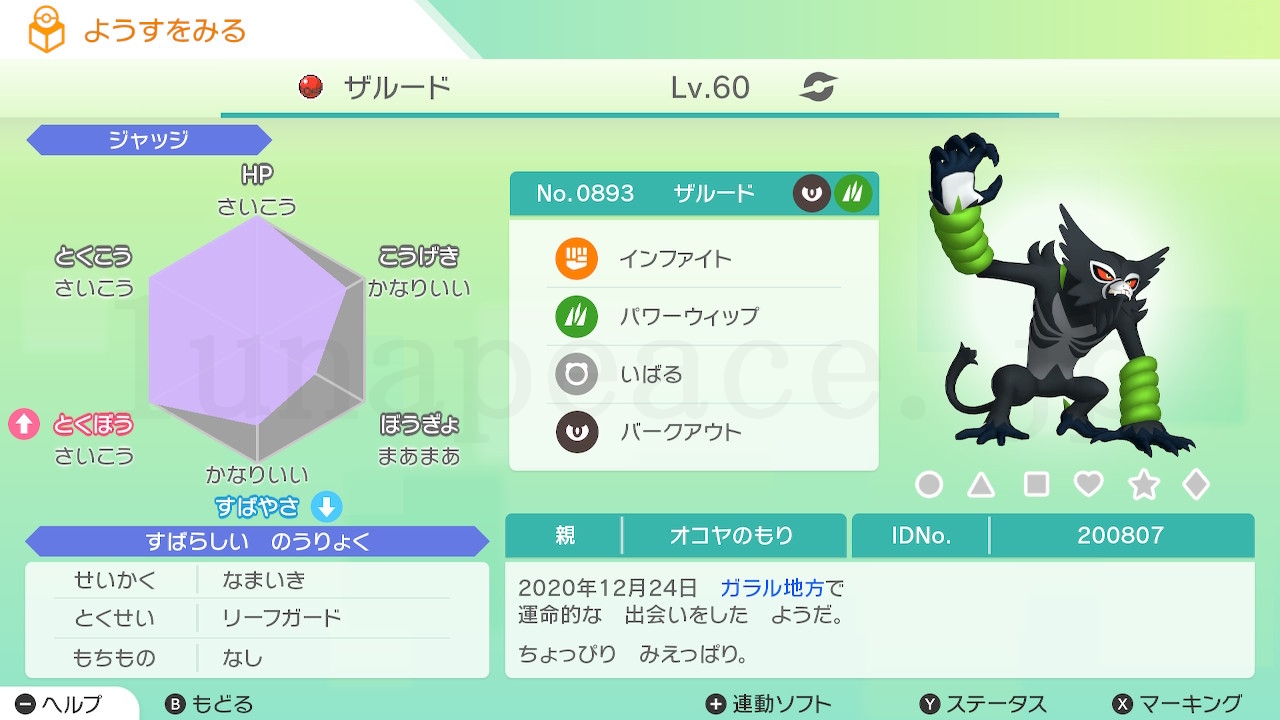The height and width of the screenshot is (720, 1280).
Task: Select the せいかく なまいき nature row
Action: pyautogui.click(x=257, y=580)
